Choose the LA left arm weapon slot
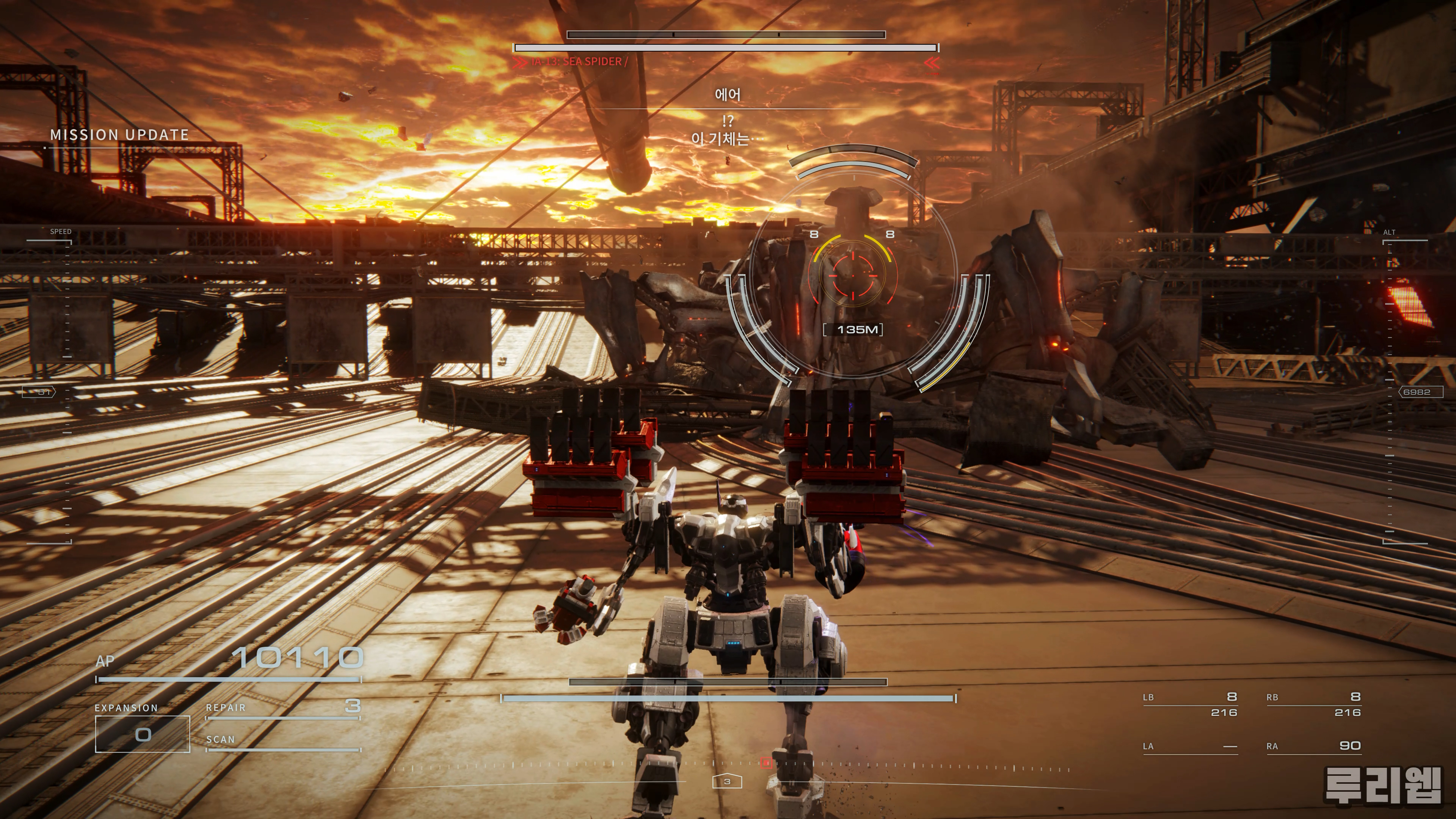Image resolution: width=1456 pixels, height=819 pixels. pyautogui.click(x=1190, y=746)
